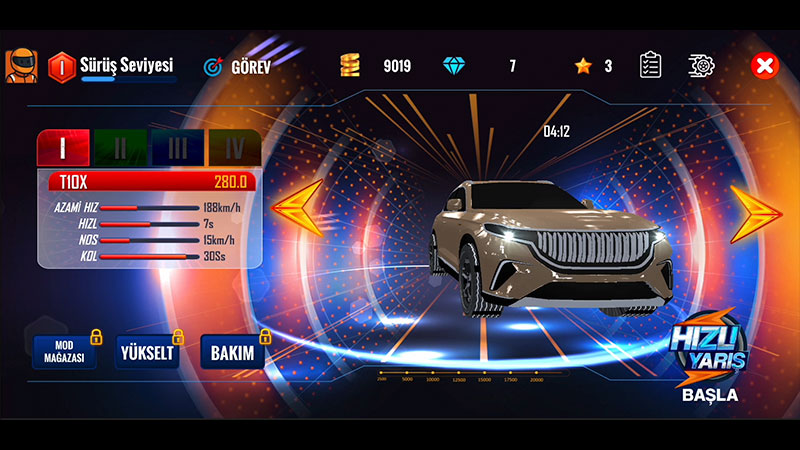This screenshot has width=800, height=450.
Task: Switch to the blue tier III tab
Action: 177,148
